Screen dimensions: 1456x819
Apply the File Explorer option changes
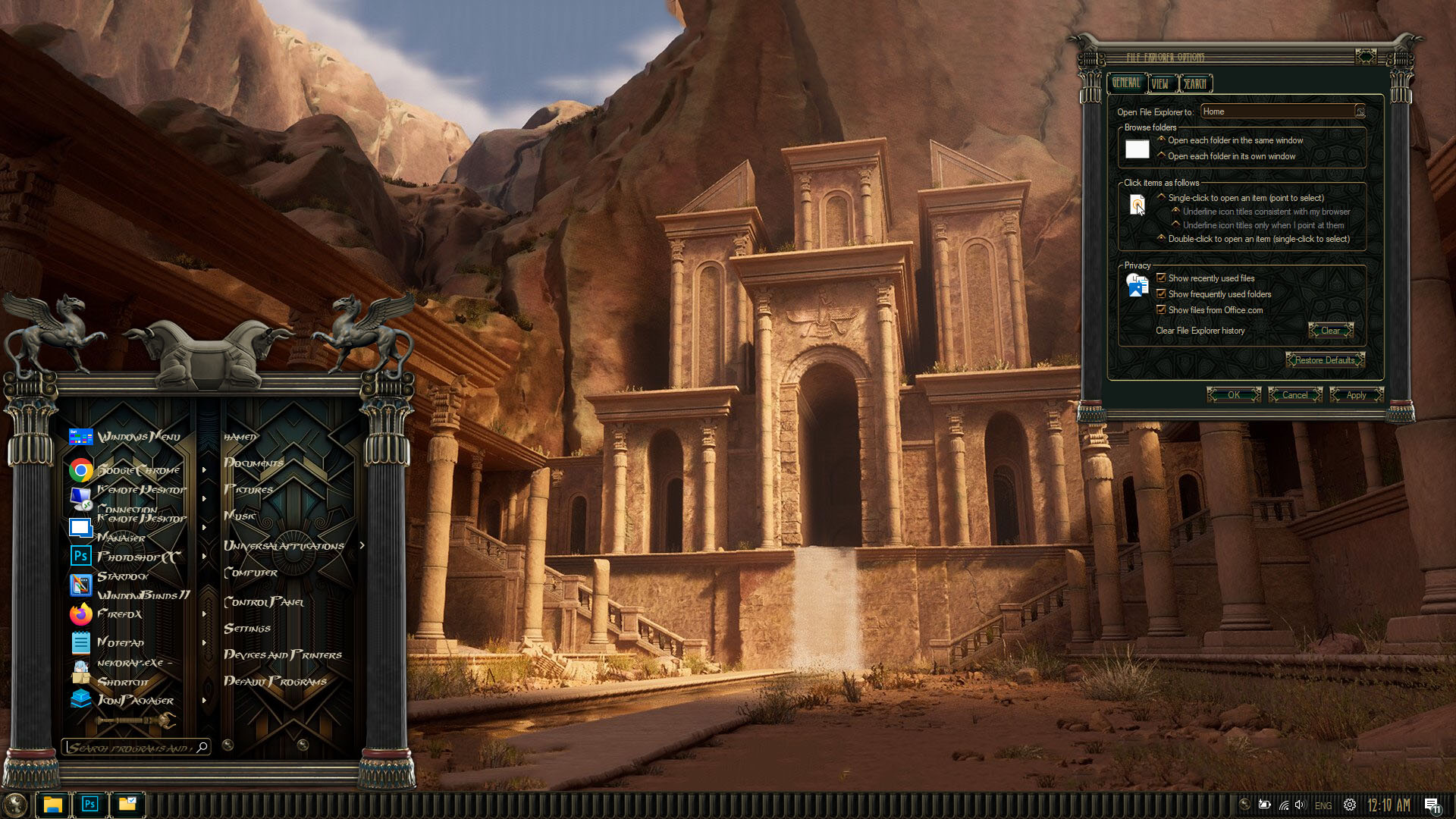pos(1356,395)
